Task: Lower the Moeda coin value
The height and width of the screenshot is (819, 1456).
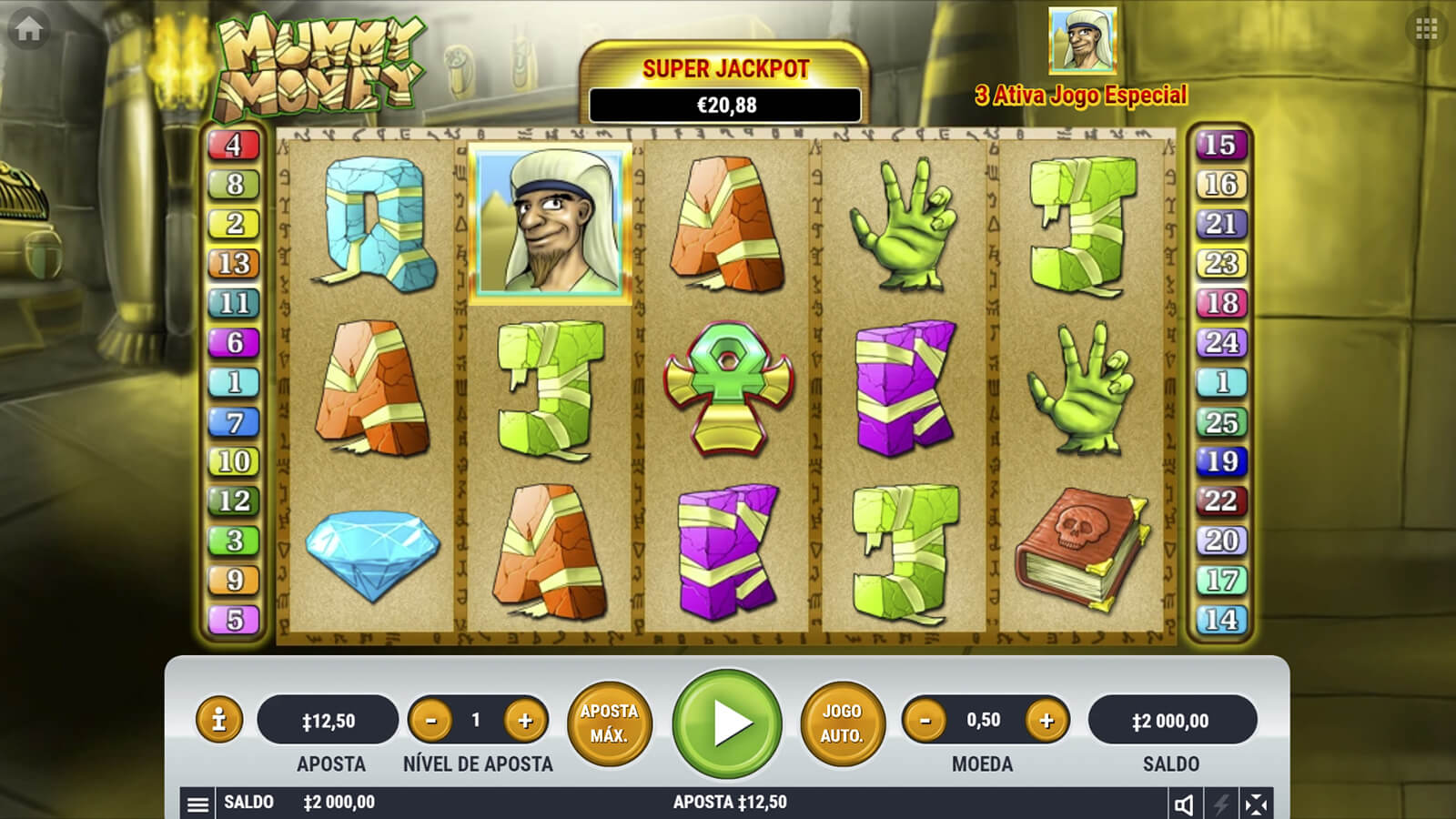Action: click(x=925, y=721)
